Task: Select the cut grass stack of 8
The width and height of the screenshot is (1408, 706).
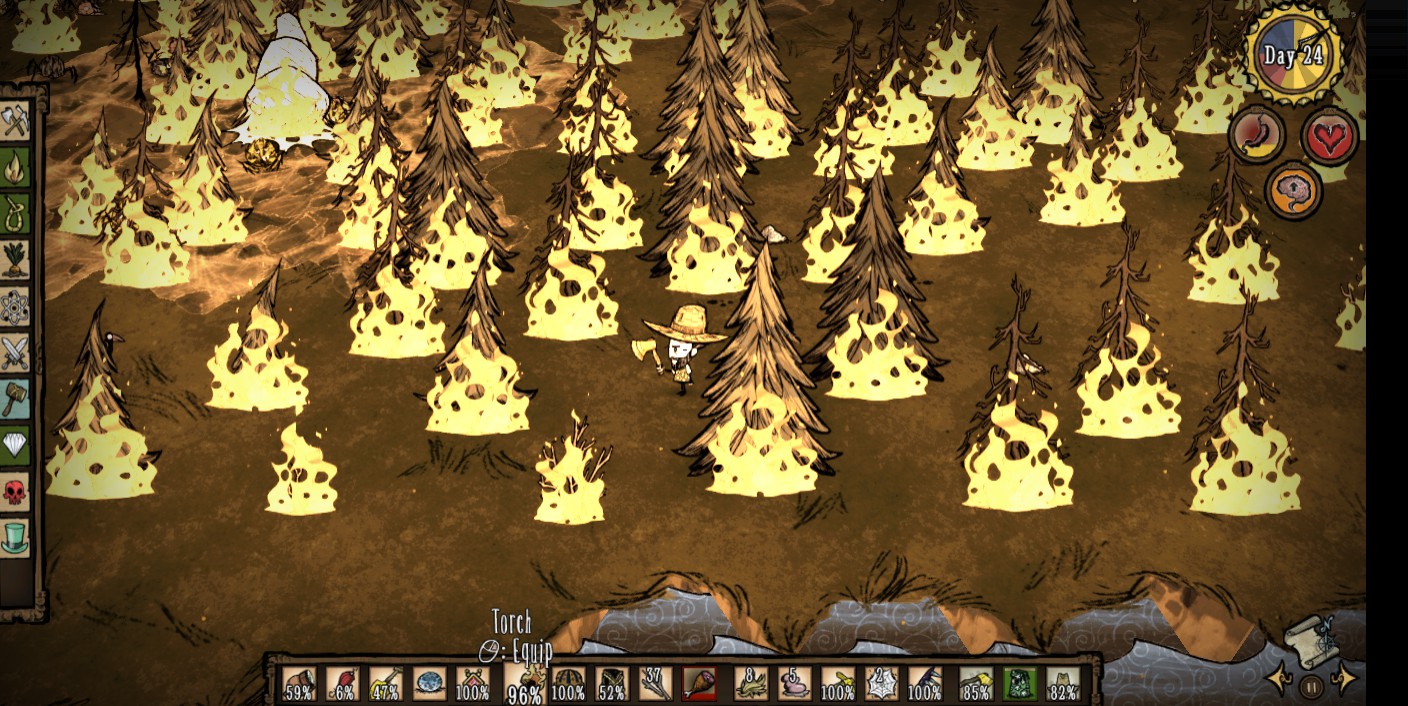Action: pyautogui.click(x=751, y=683)
